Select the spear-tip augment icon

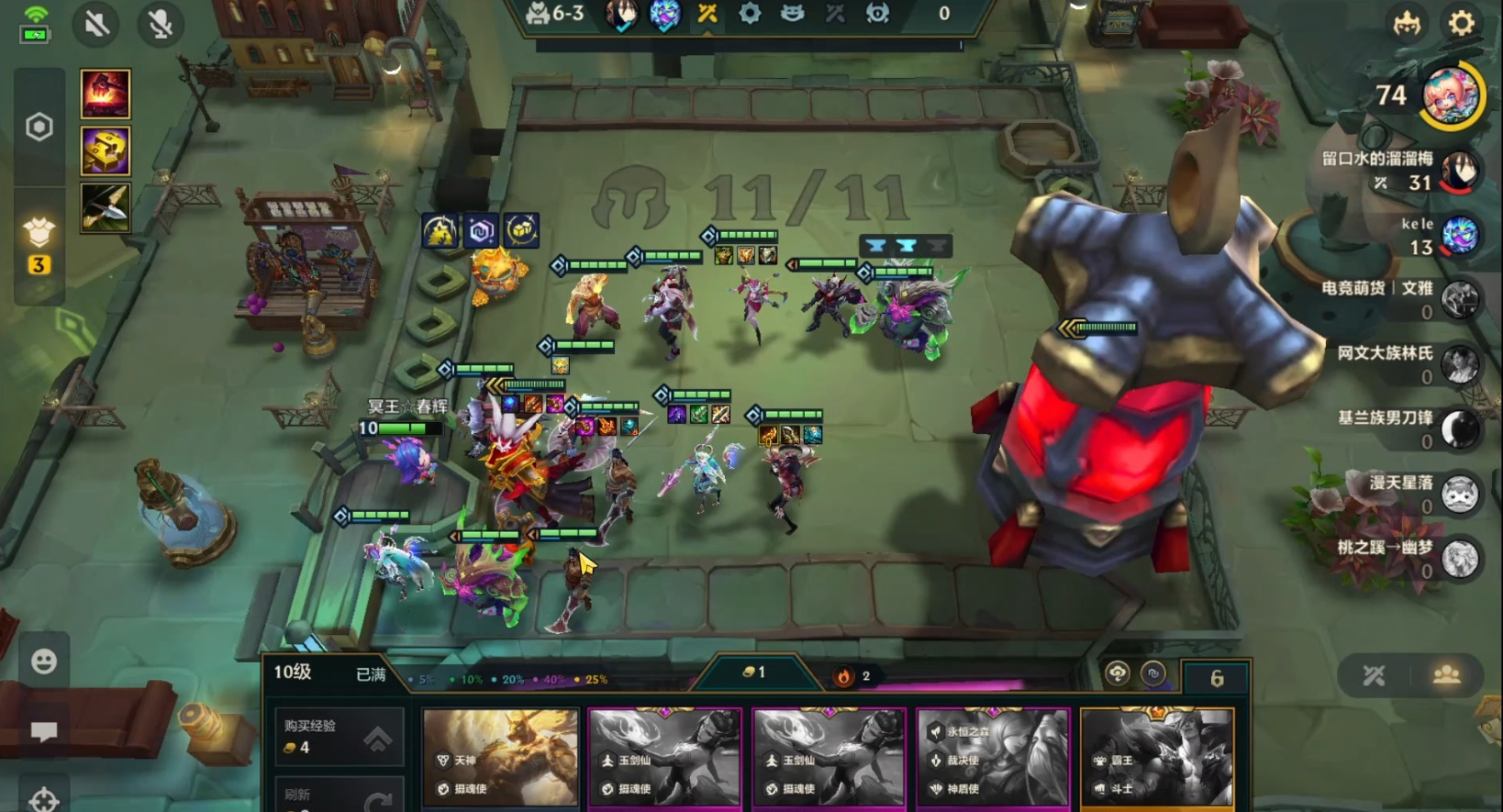point(106,207)
